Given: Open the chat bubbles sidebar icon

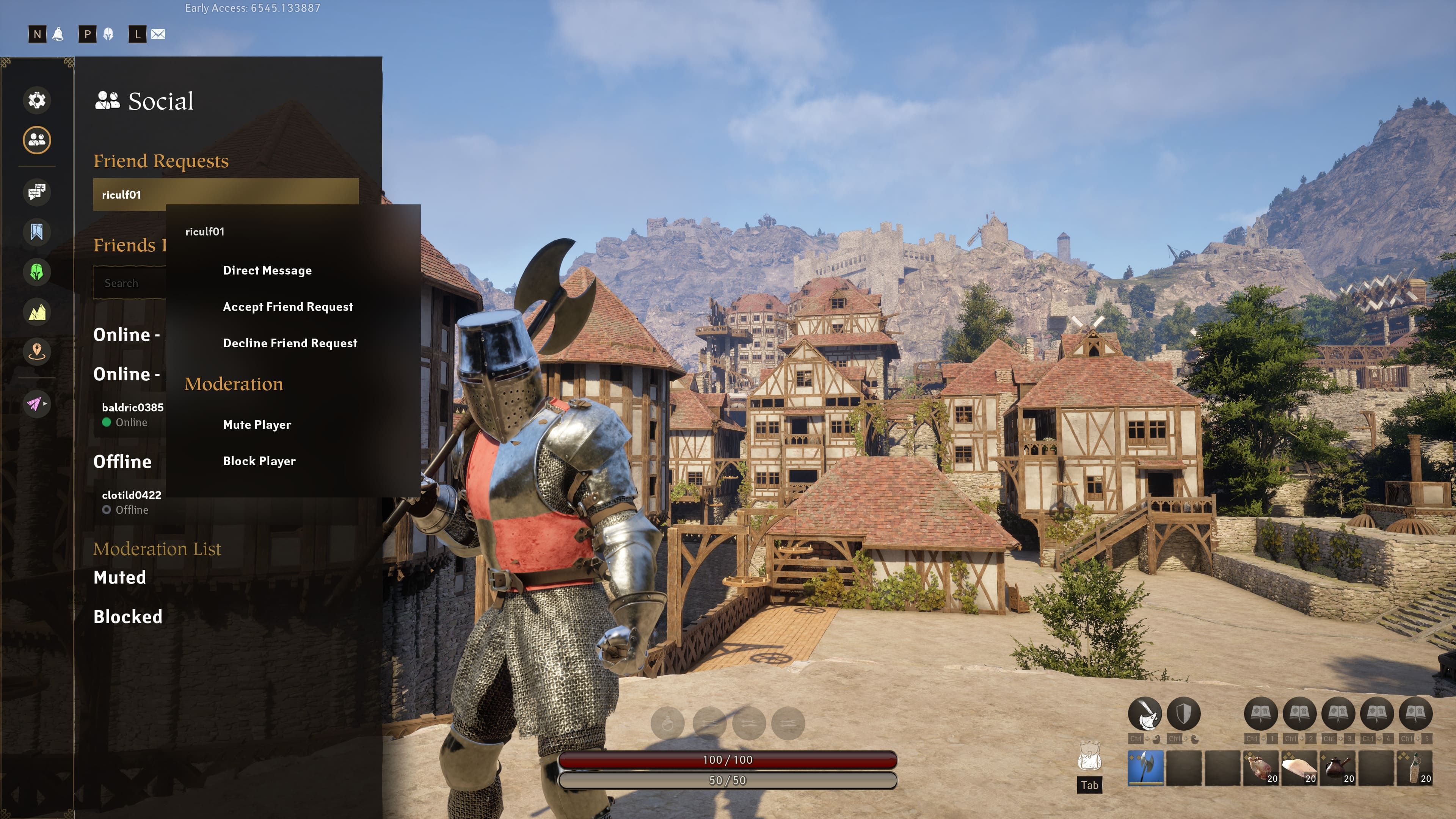Looking at the screenshot, I should 37,192.
